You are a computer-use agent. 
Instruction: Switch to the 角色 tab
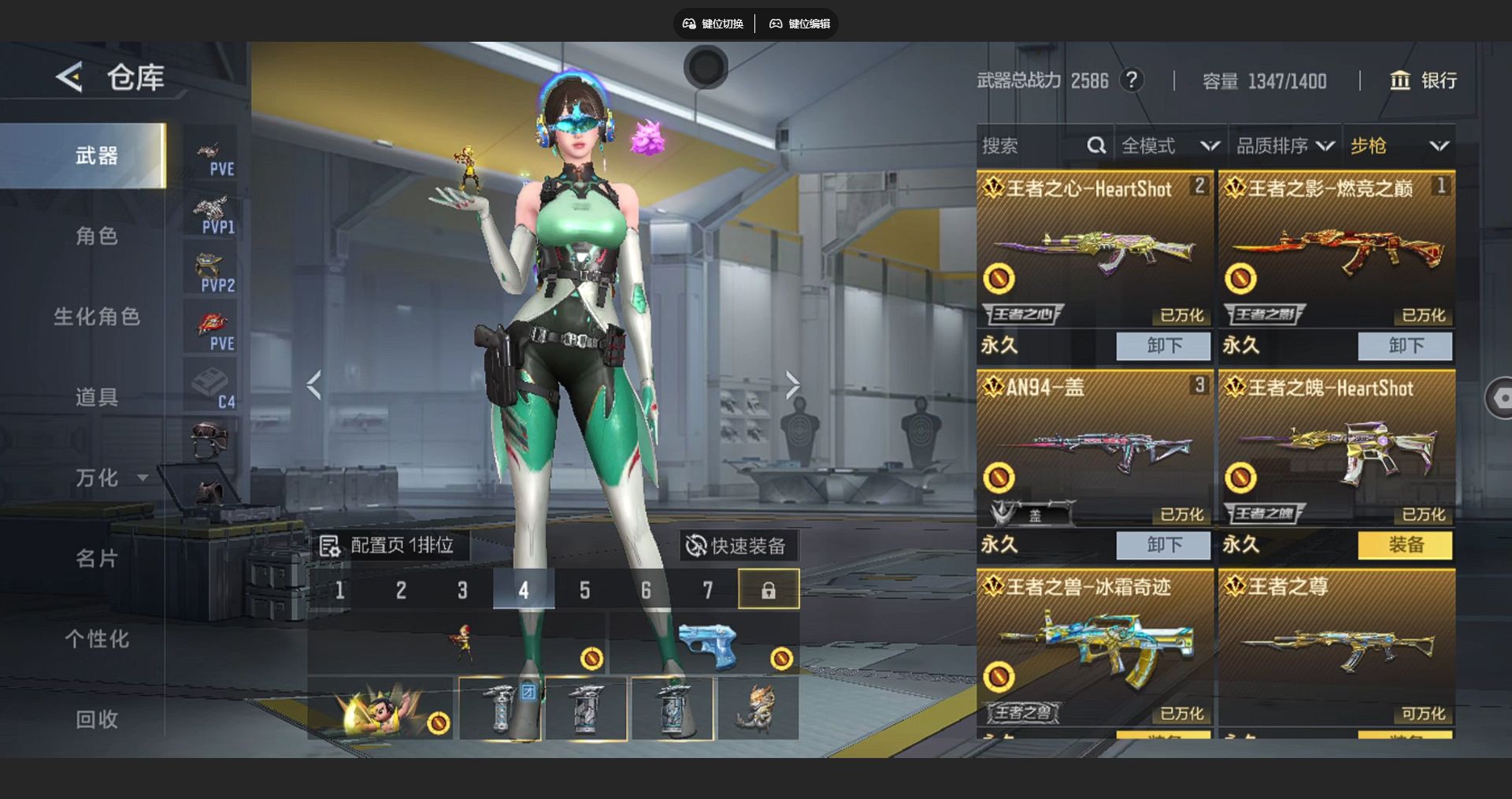click(x=96, y=236)
